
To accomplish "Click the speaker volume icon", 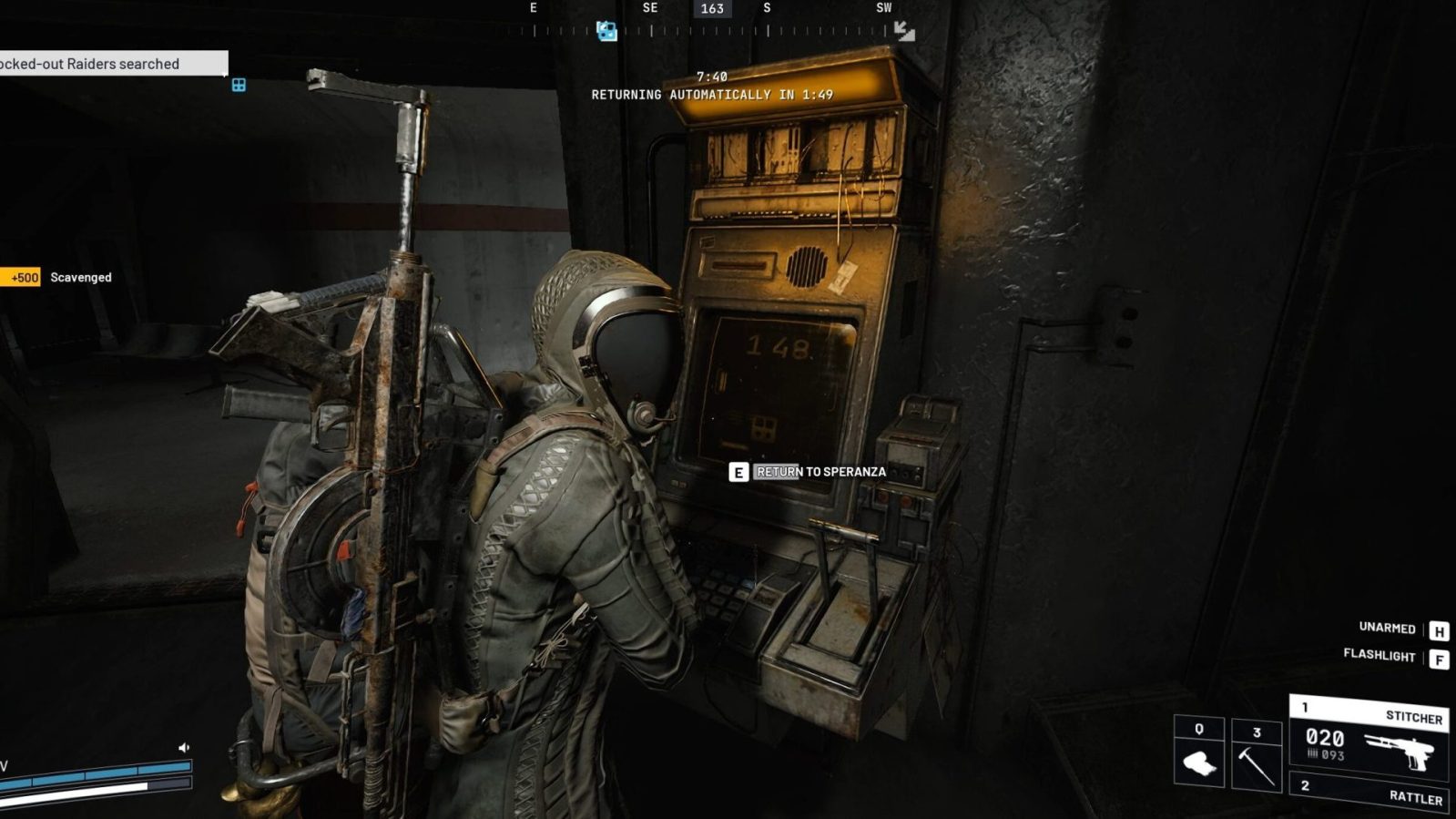I will point(184,748).
